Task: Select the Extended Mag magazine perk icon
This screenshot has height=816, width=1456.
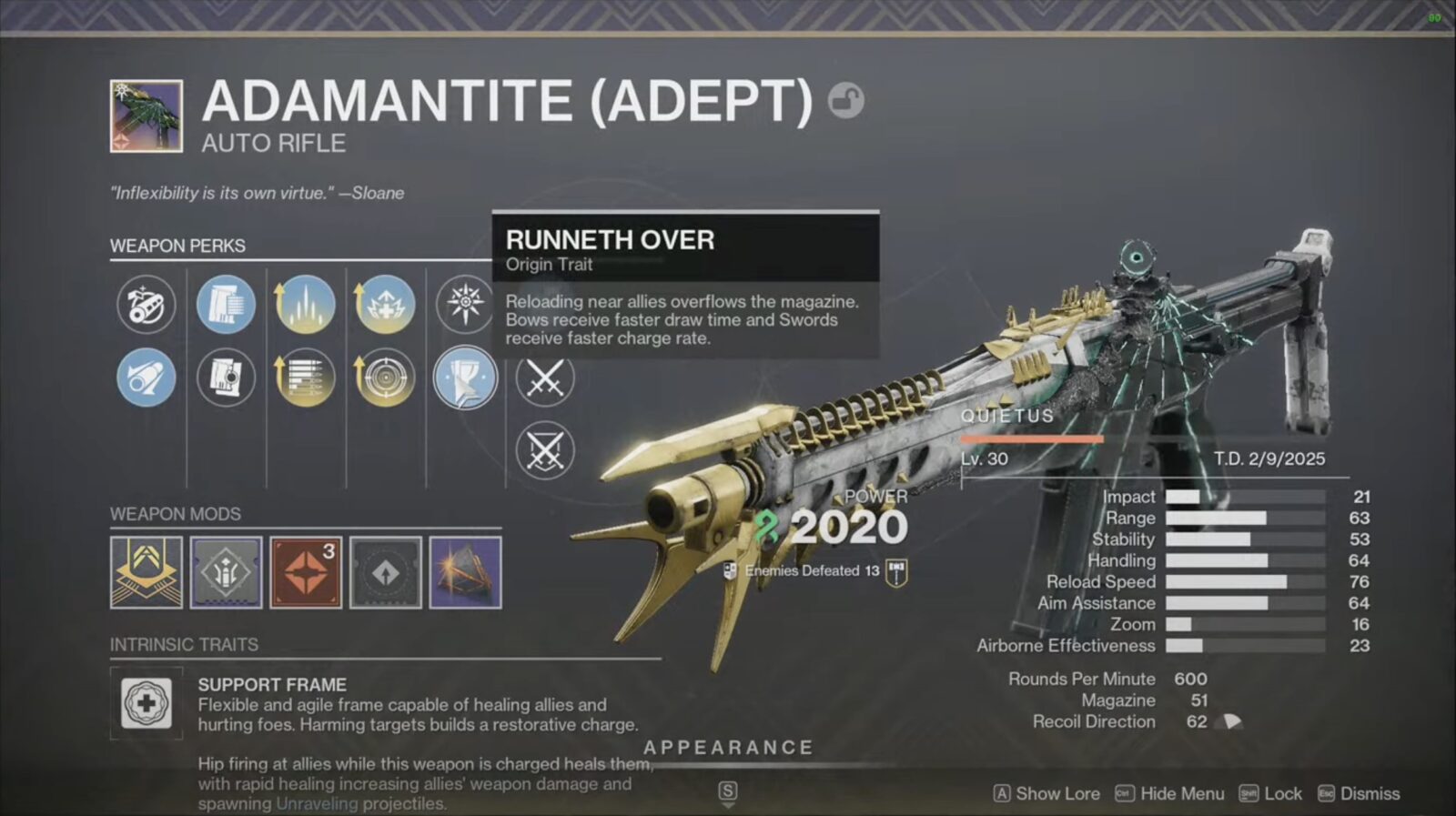Action: (226, 305)
